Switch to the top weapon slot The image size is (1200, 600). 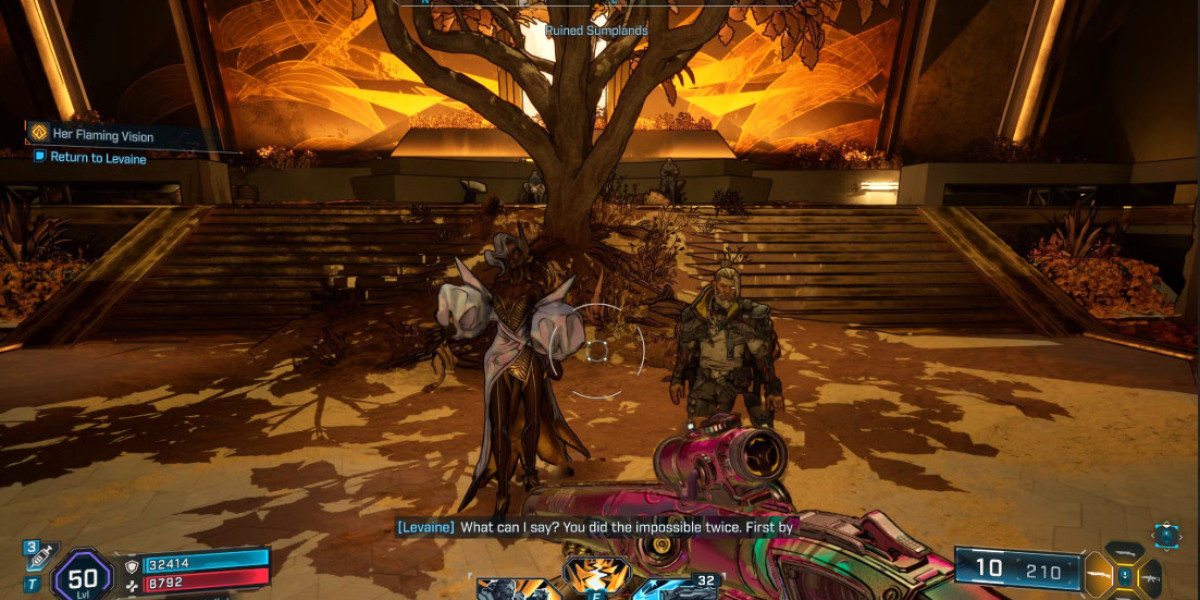[1125, 551]
